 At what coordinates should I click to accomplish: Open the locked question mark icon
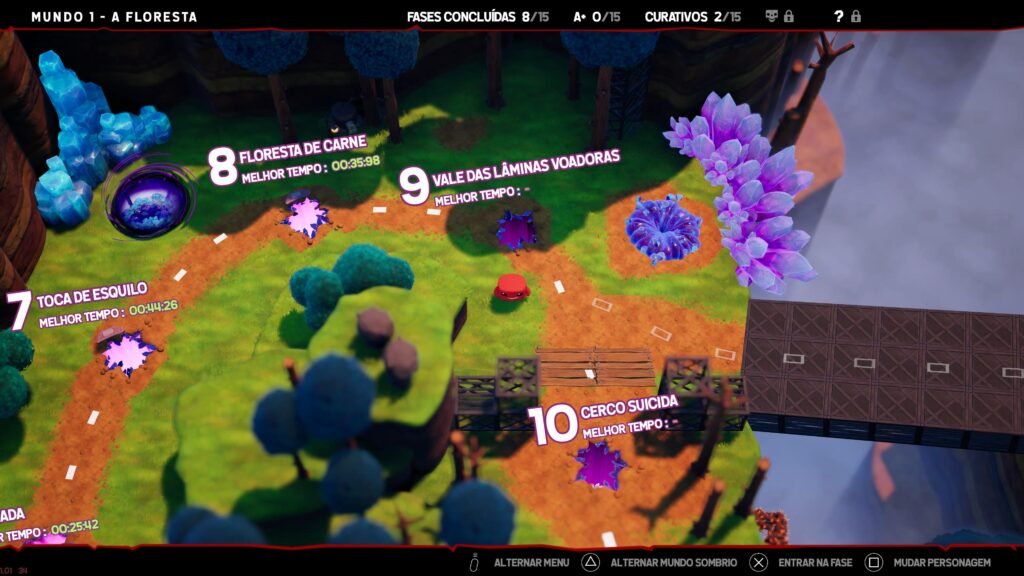839,17
